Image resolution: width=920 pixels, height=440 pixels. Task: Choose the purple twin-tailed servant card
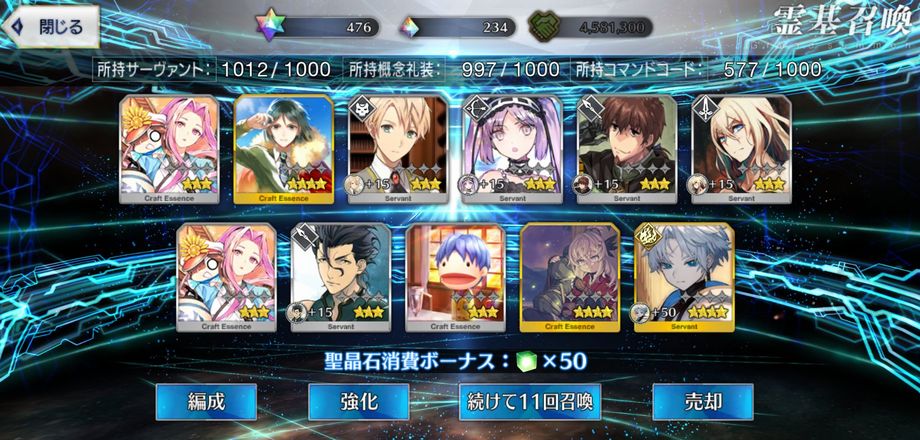(x=512, y=149)
